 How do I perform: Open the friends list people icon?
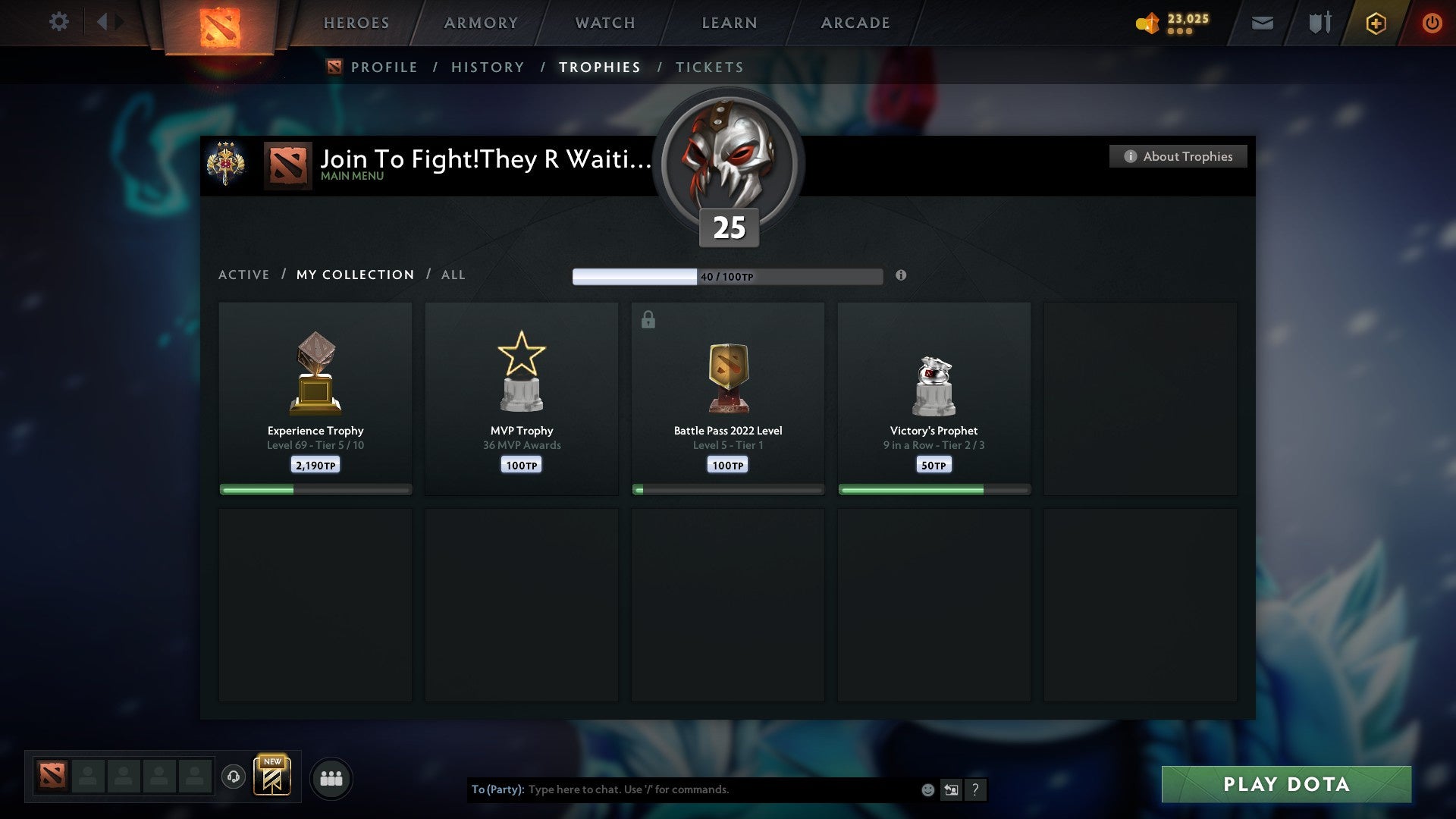pyautogui.click(x=331, y=777)
